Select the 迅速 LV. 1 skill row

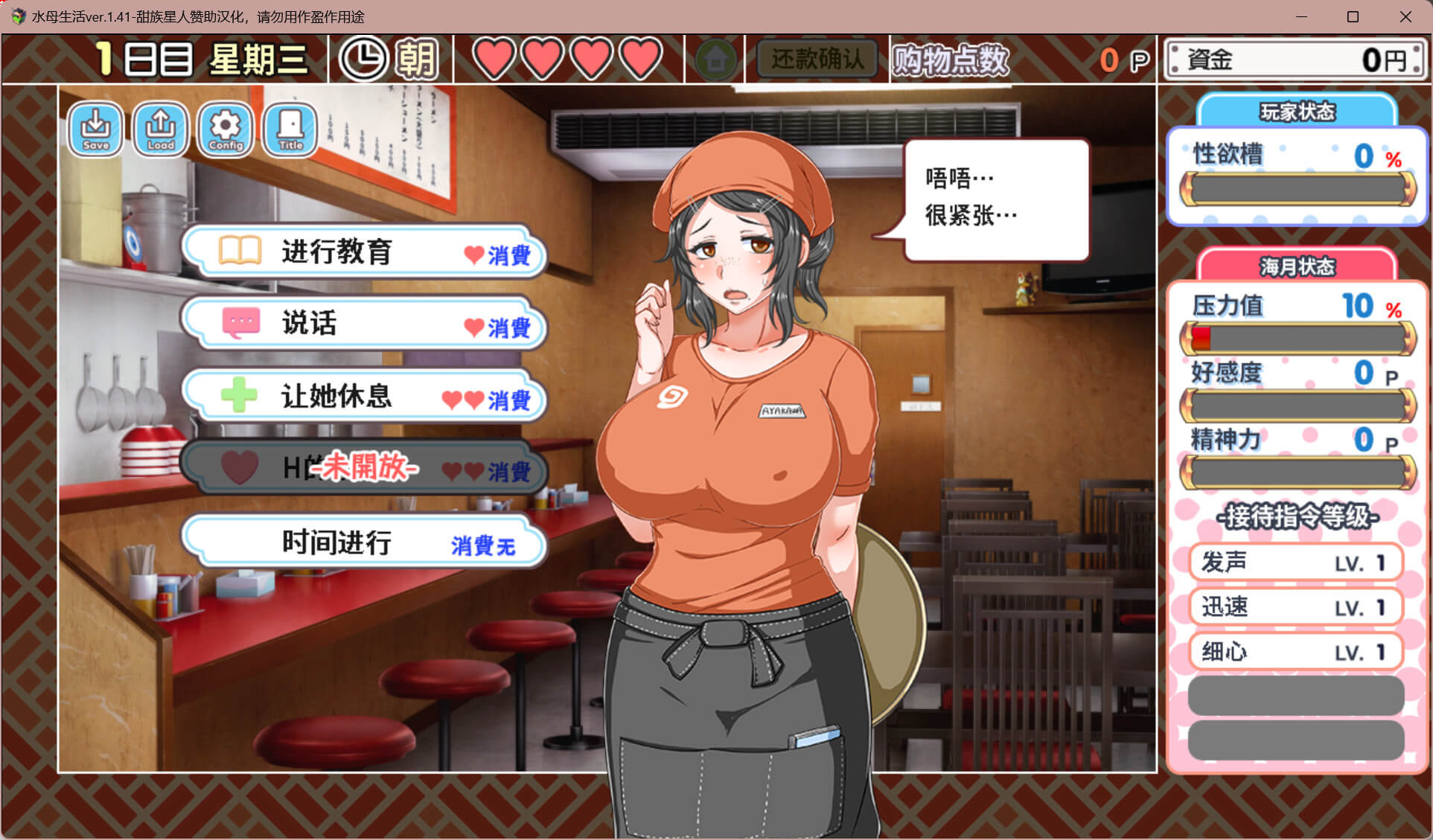1295,607
